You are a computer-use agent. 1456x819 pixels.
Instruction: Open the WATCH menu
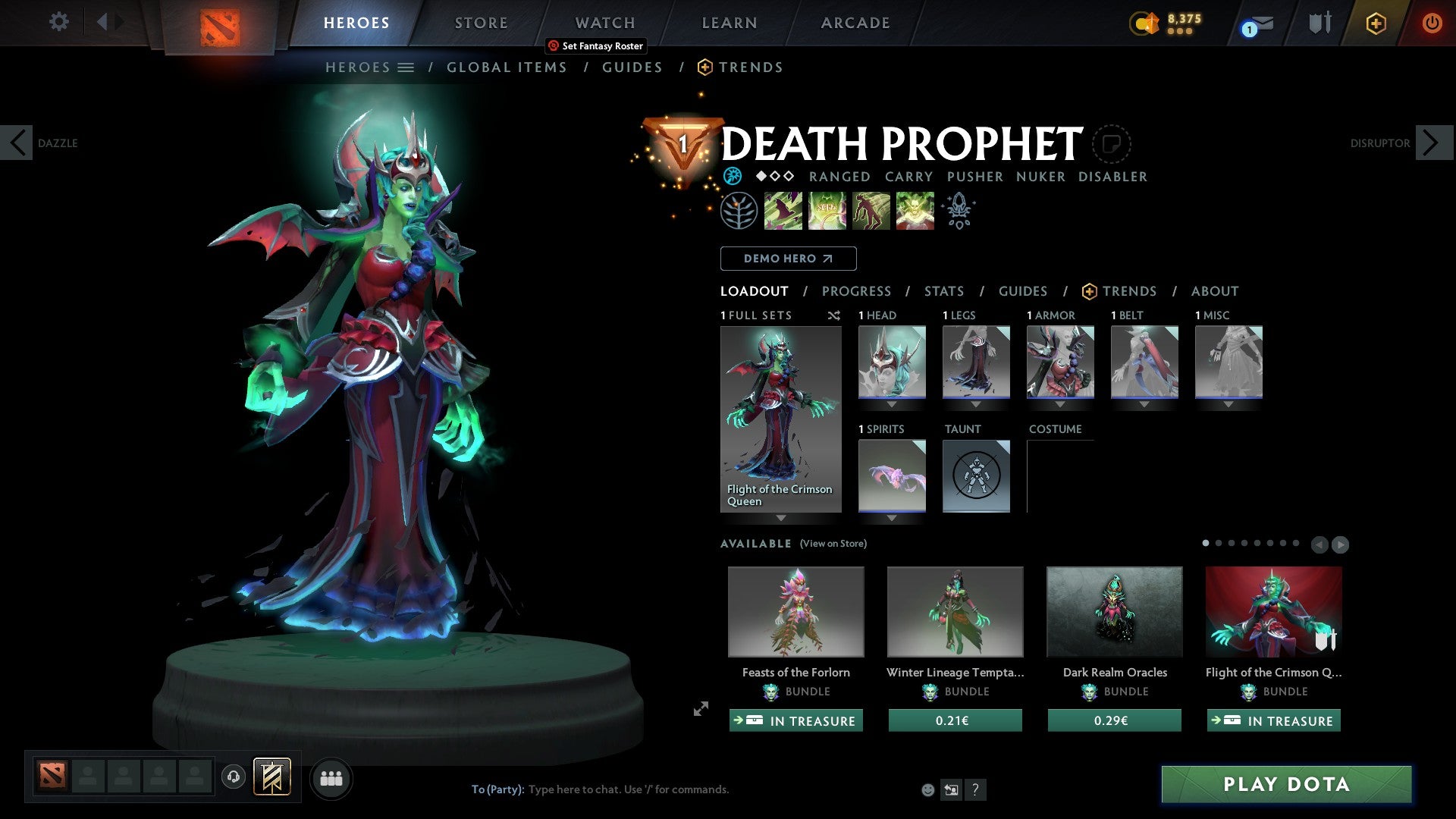click(x=604, y=23)
